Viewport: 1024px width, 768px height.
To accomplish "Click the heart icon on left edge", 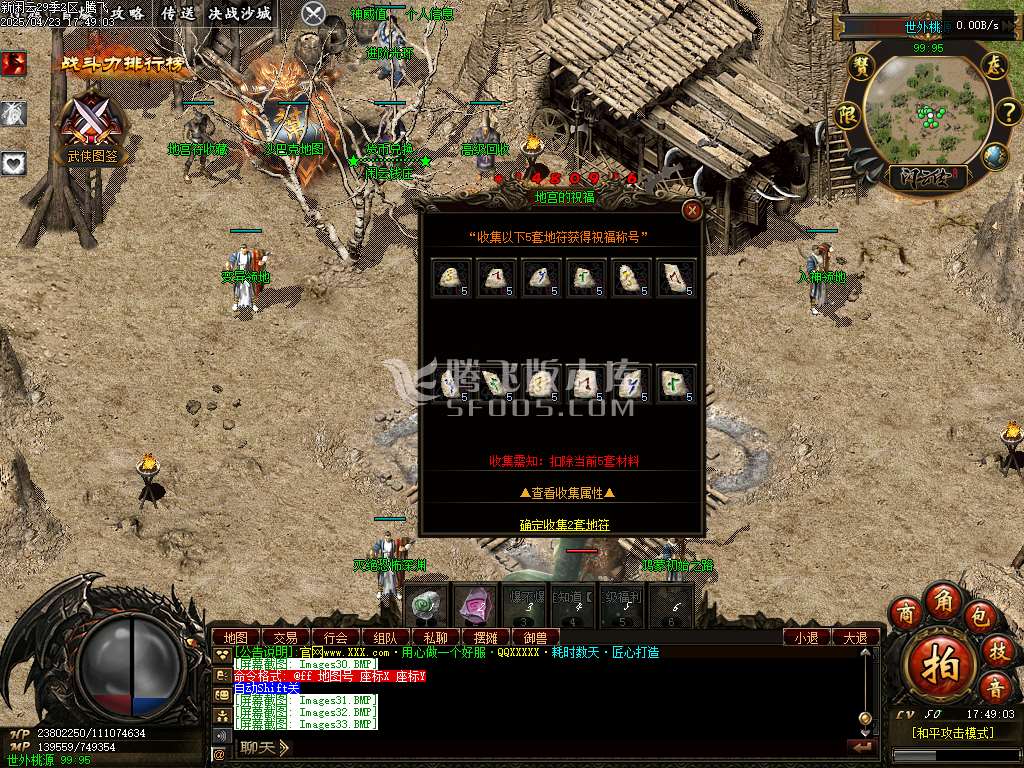I will click(x=13, y=163).
